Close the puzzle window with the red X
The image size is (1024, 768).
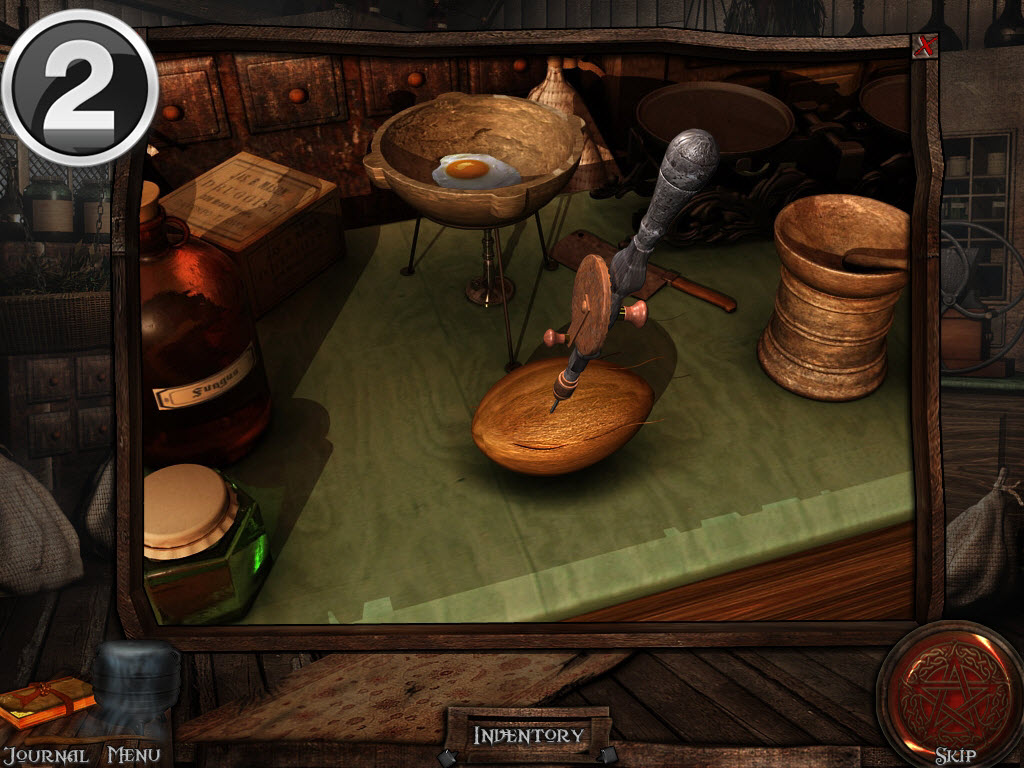925,47
